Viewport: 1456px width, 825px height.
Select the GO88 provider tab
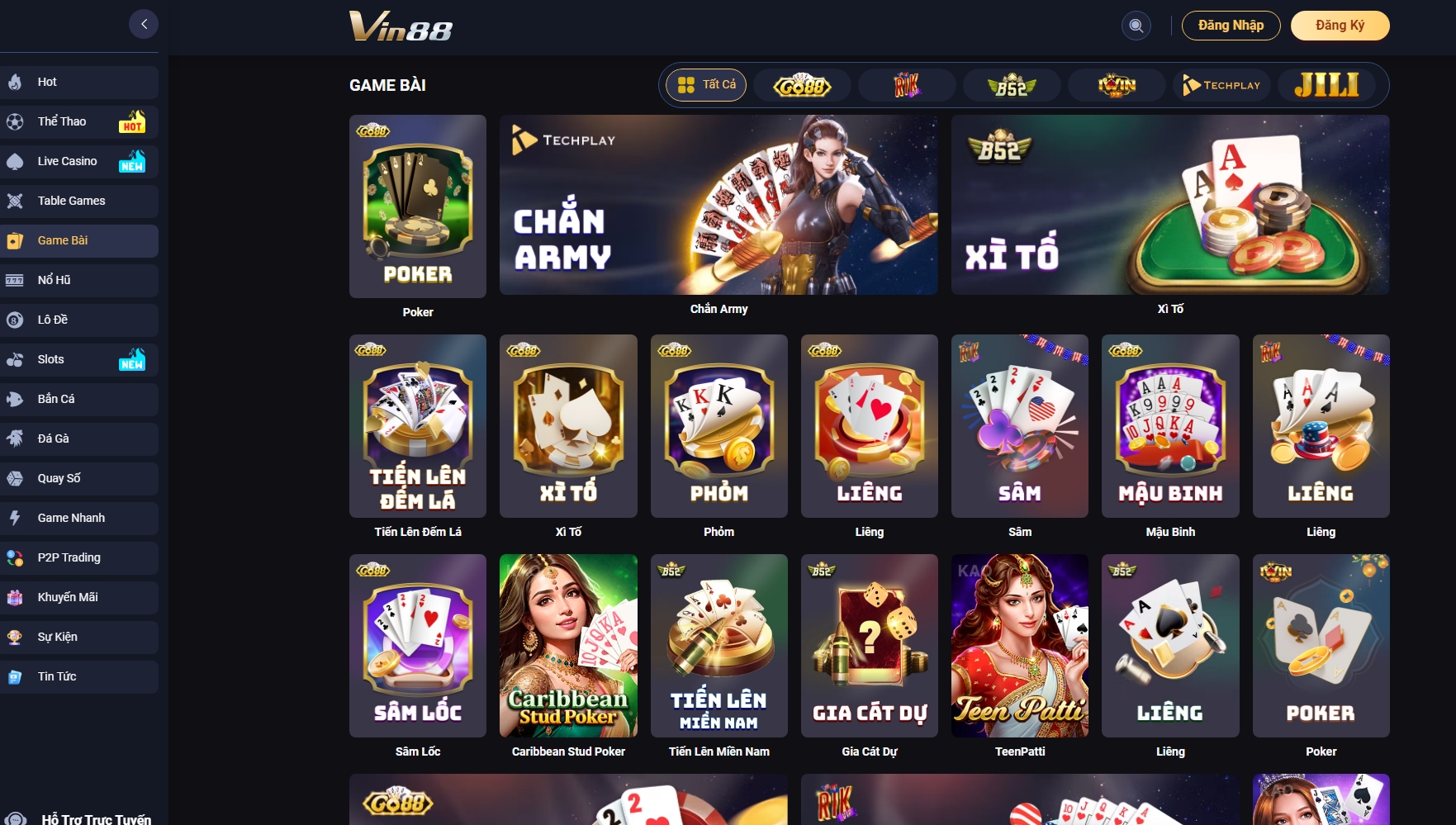[801, 84]
